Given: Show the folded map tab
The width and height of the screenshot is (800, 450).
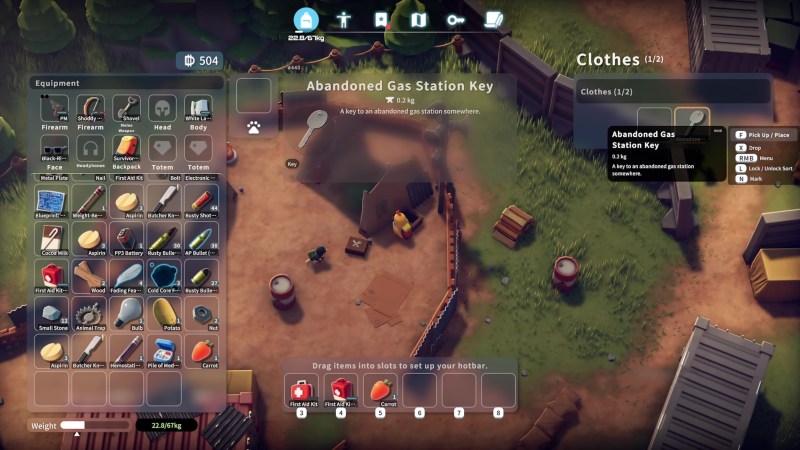Looking at the screenshot, I should click(x=418, y=19).
